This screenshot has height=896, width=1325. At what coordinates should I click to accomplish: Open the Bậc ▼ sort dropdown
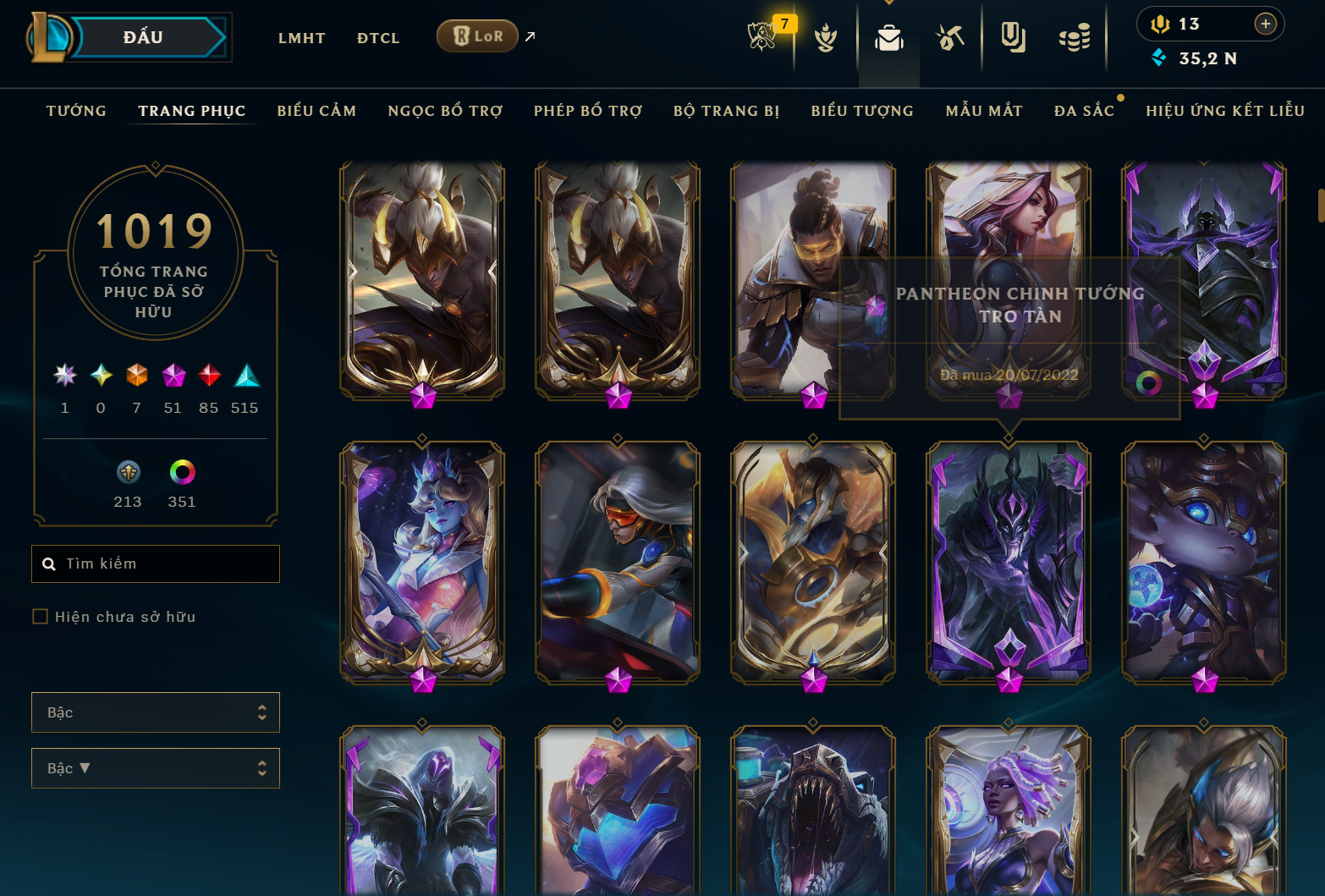156,768
